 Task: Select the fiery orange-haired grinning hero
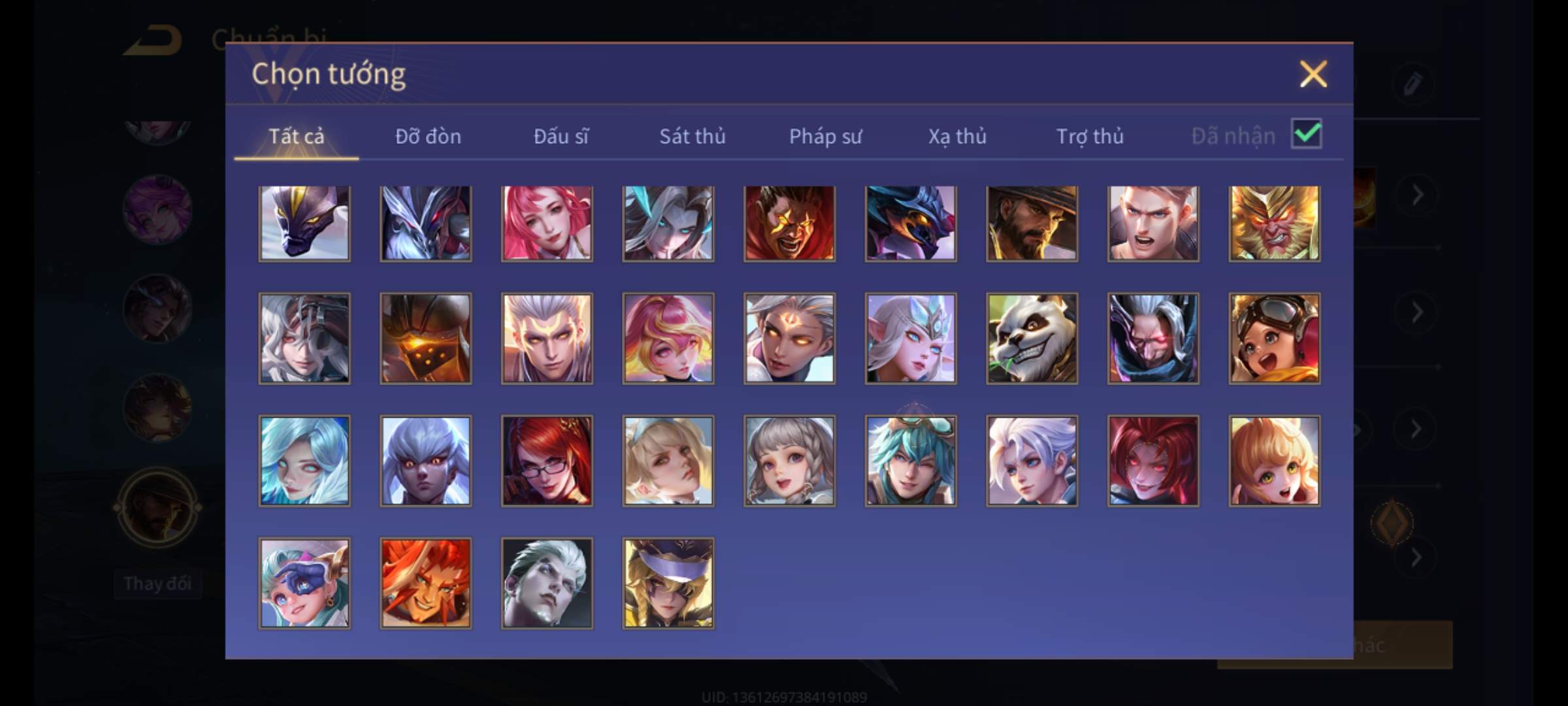(425, 582)
